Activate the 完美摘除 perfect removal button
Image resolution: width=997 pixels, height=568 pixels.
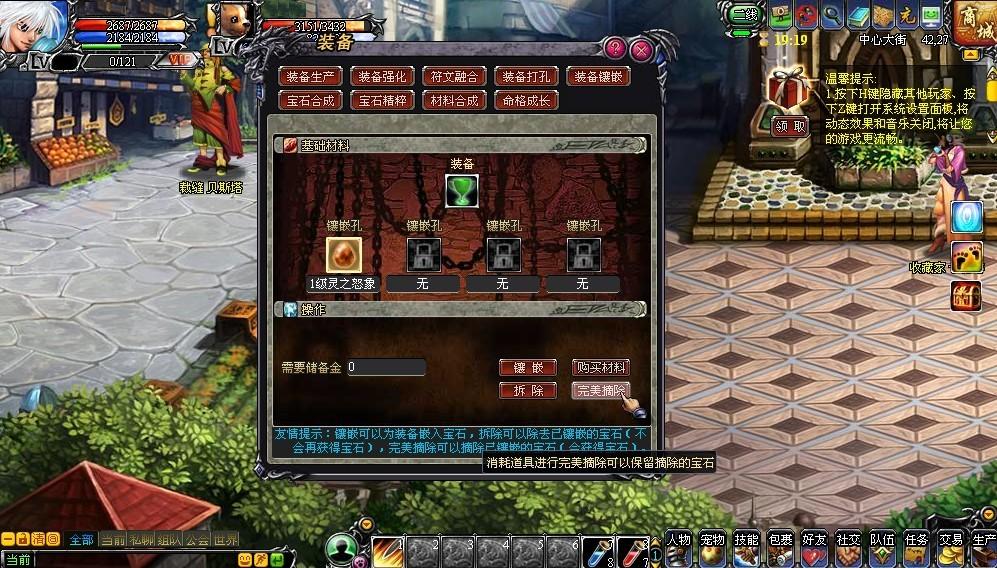pyautogui.click(x=601, y=391)
